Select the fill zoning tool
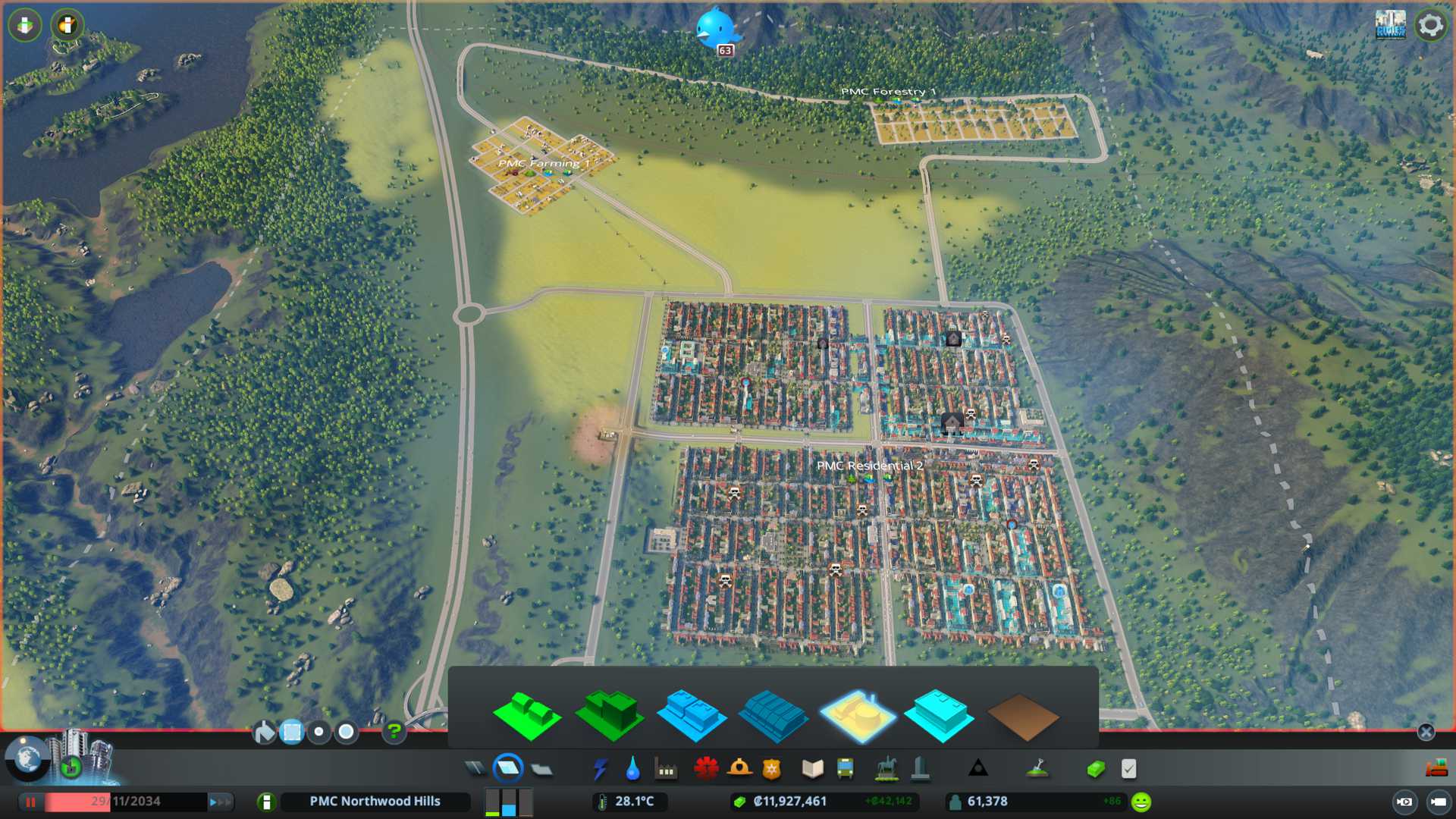The height and width of the screenshot is (819, 1456). pos(264,732)
